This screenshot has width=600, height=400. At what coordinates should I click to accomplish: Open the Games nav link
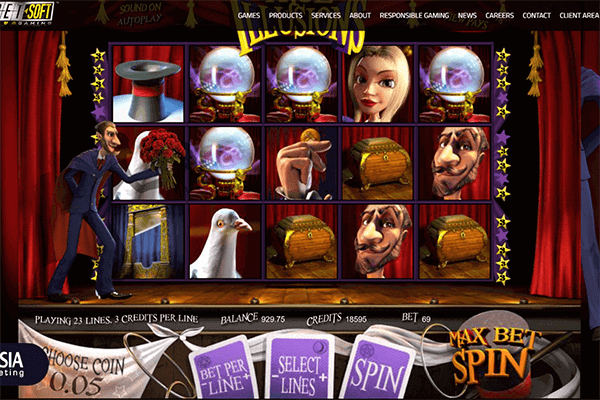click(x=251, y=16)
